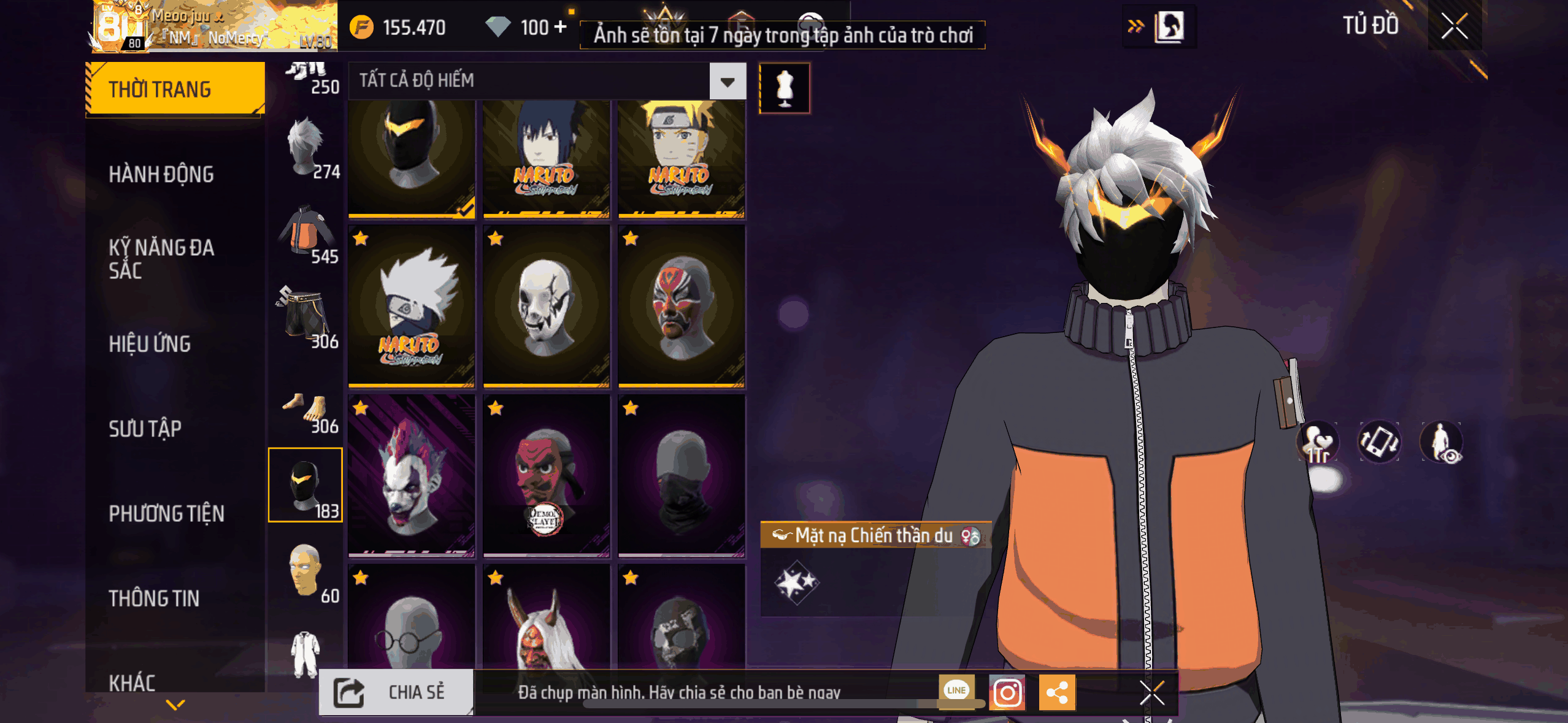Image resolution: width=1568 pixels, height=723 pixels.
Task: Choose the Sasuke Naruto head item
Action: pyautogui.click(x=546, y=158)
